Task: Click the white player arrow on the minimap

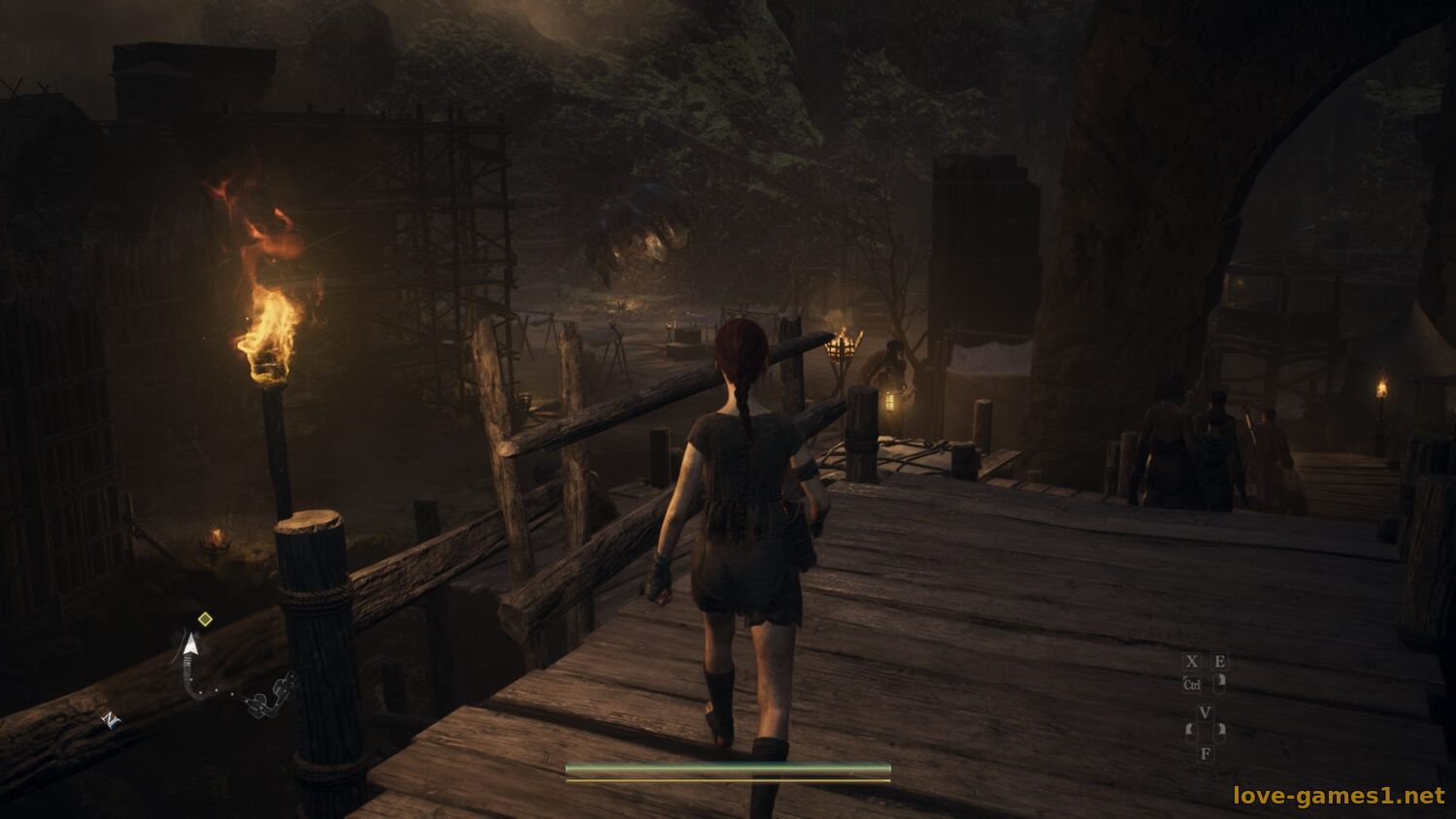Action: click(192, 643)
